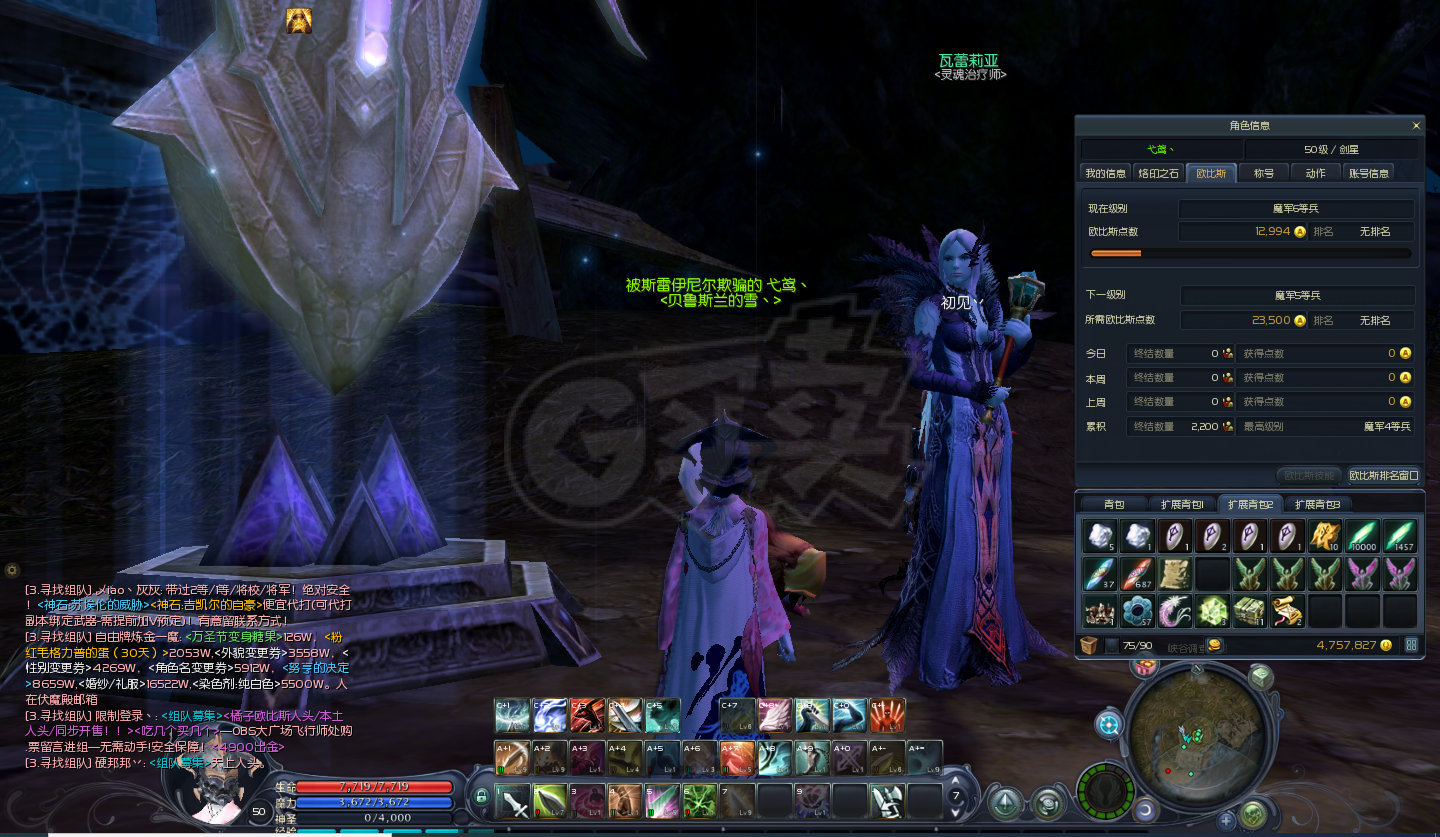Image resolution: width=1440 pixels, height=837 pixels.
Task: Select the green feather stack of 10000
Action: coord(1362,536)
